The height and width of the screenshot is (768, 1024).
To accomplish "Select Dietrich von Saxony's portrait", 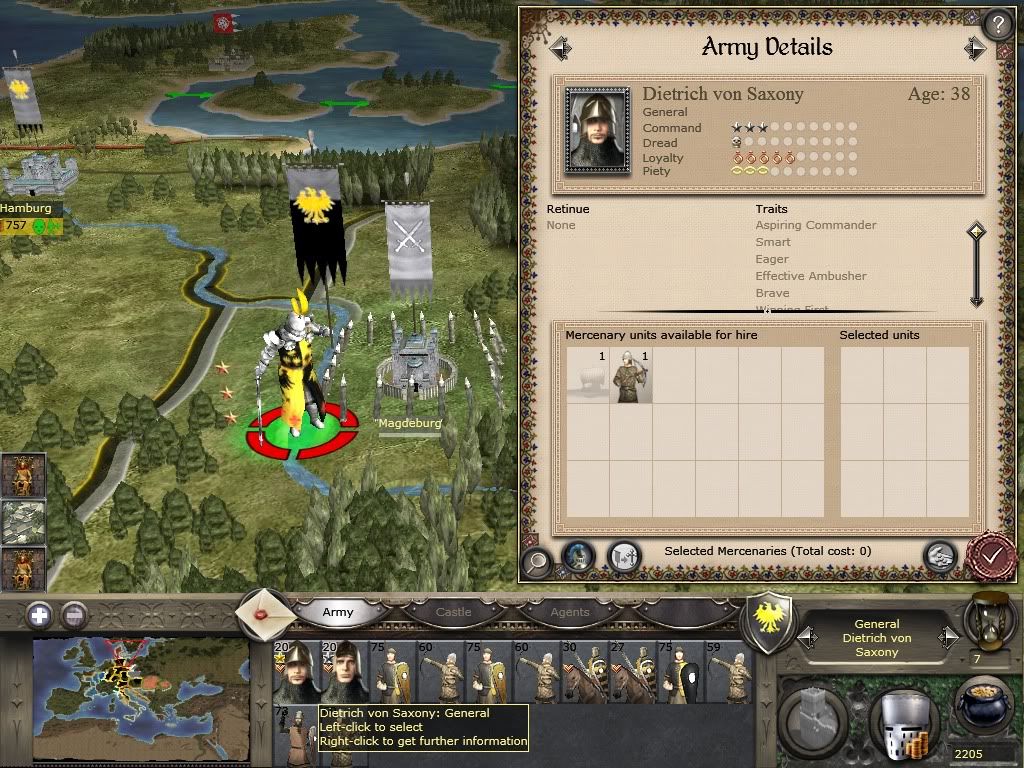I will point(598,130).
